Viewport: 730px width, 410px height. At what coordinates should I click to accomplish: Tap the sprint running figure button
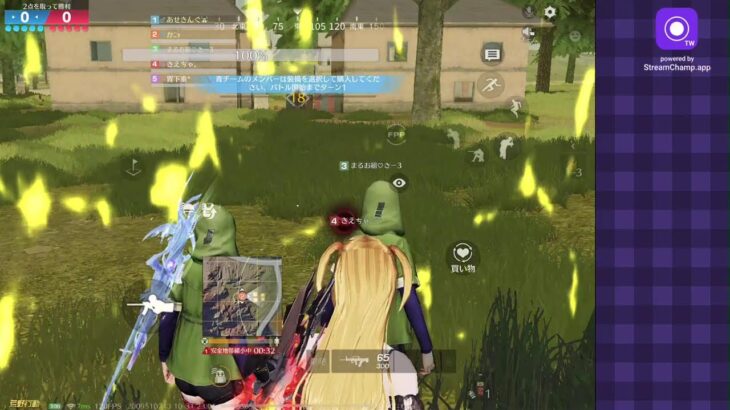[x=490, y=85]
